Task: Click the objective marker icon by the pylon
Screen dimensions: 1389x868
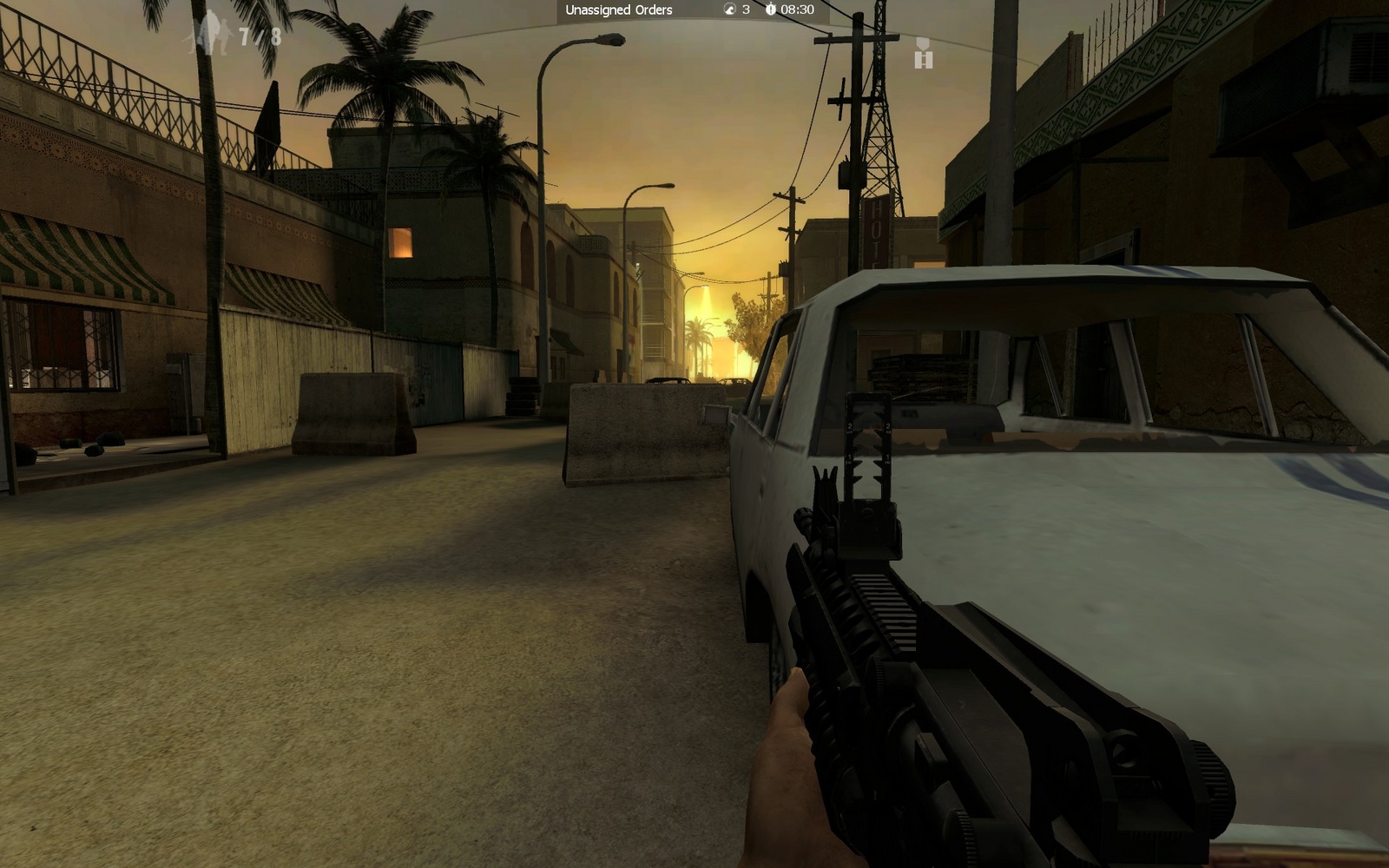Action: pyautogui.click(x=923, y=54)
